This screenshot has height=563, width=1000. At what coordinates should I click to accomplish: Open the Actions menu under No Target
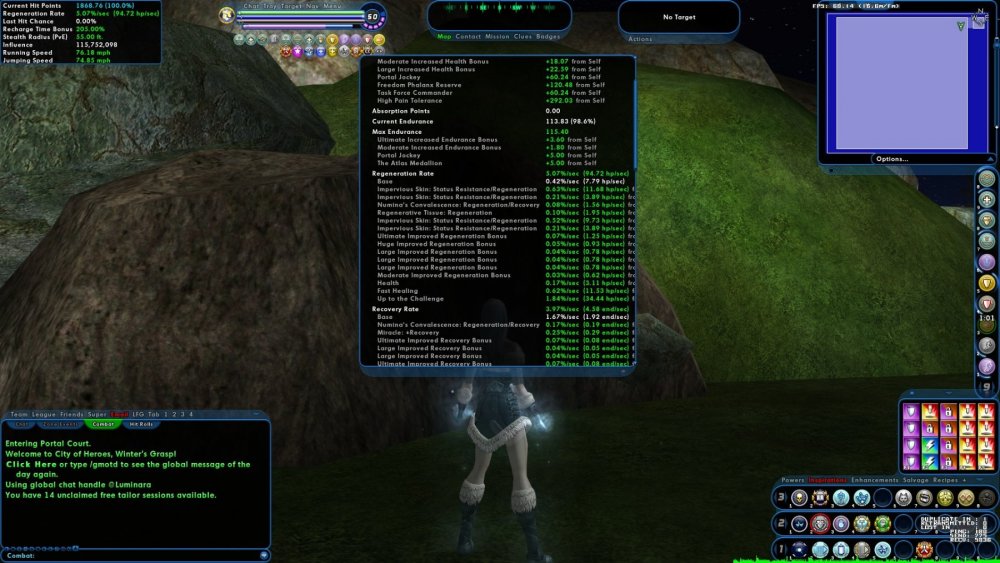point(640,39)
